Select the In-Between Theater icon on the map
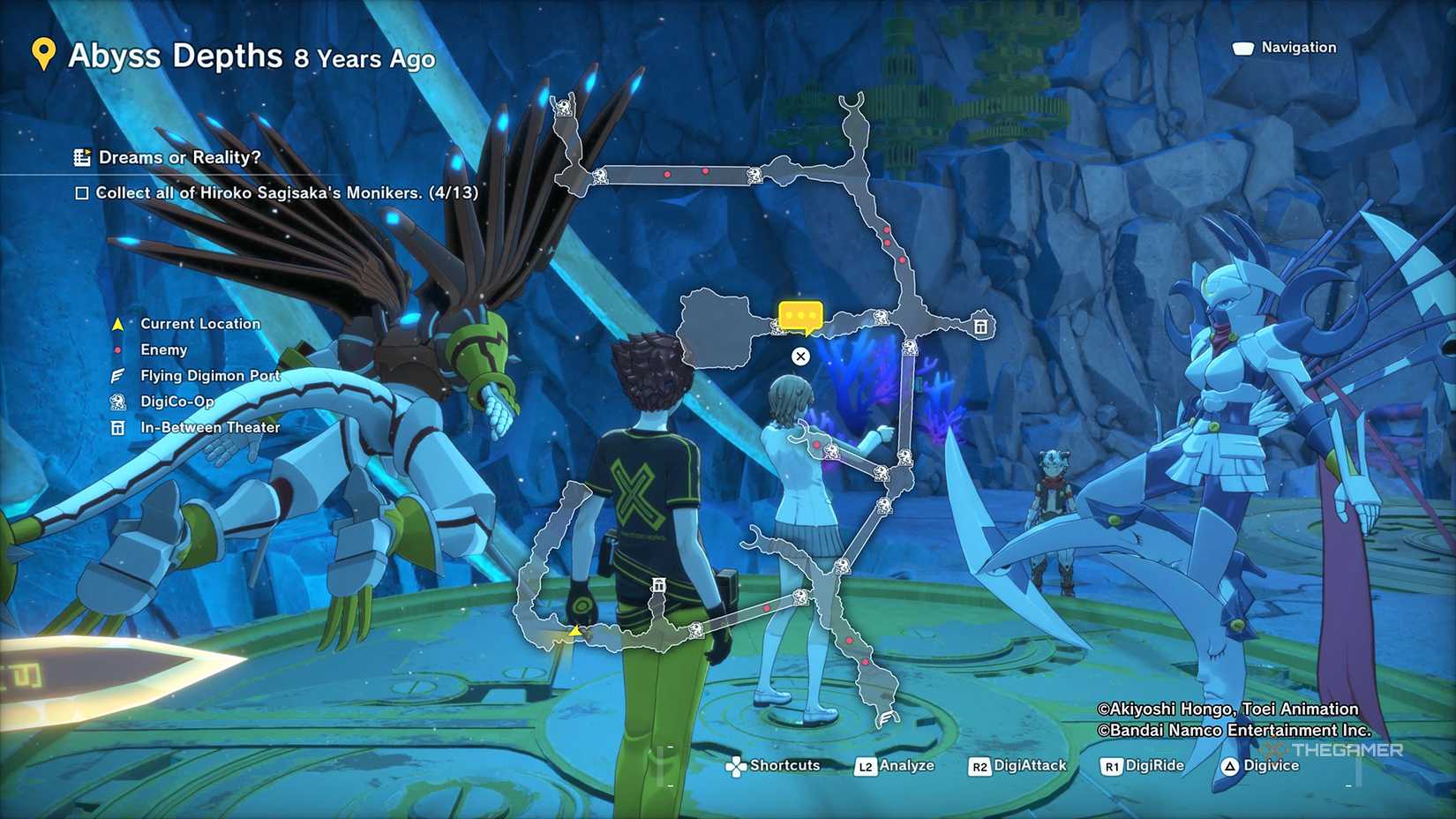The image size is (1456, 819). (x=982, y=325)
